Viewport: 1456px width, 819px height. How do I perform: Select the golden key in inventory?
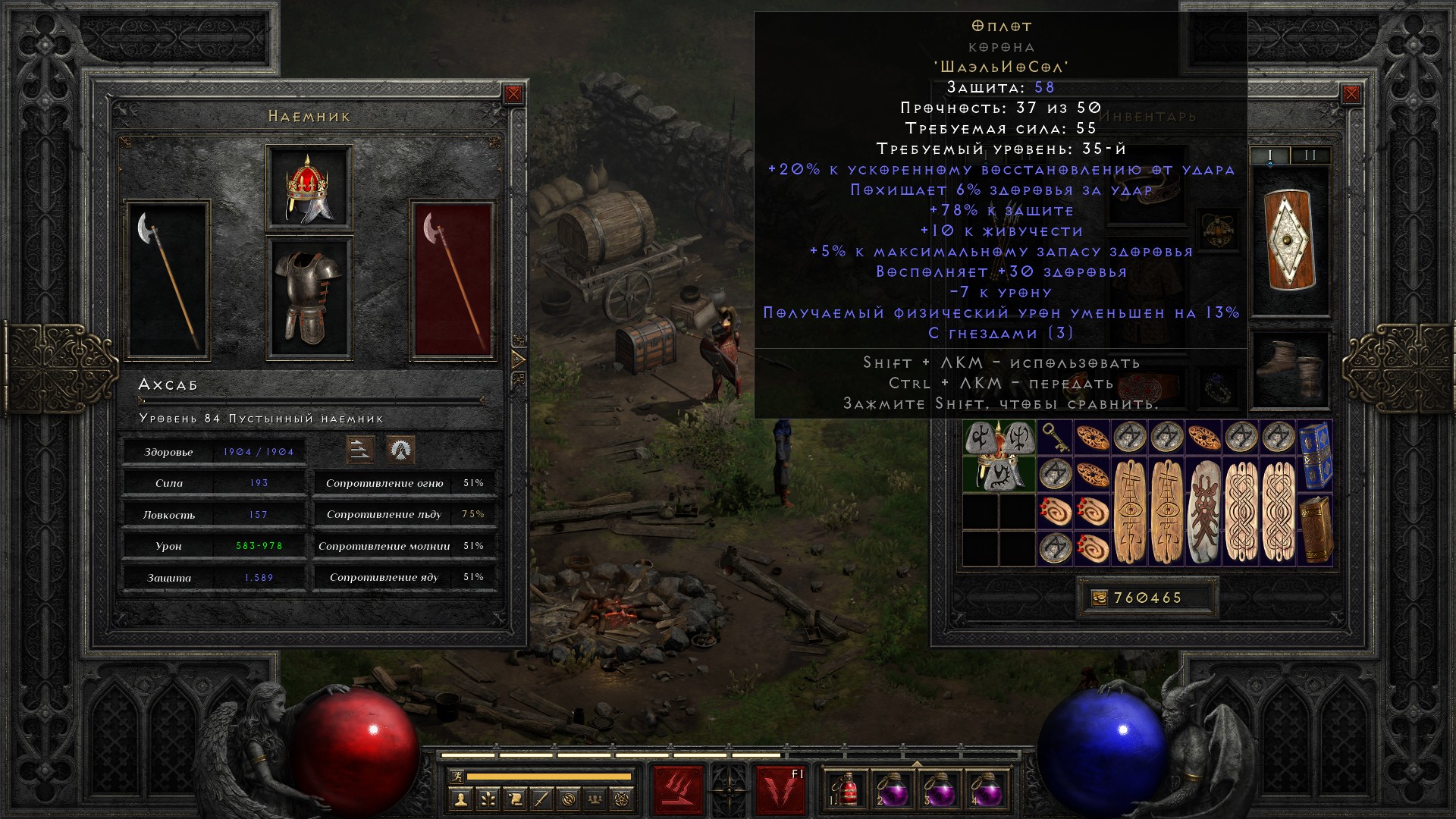point(1054,438)
